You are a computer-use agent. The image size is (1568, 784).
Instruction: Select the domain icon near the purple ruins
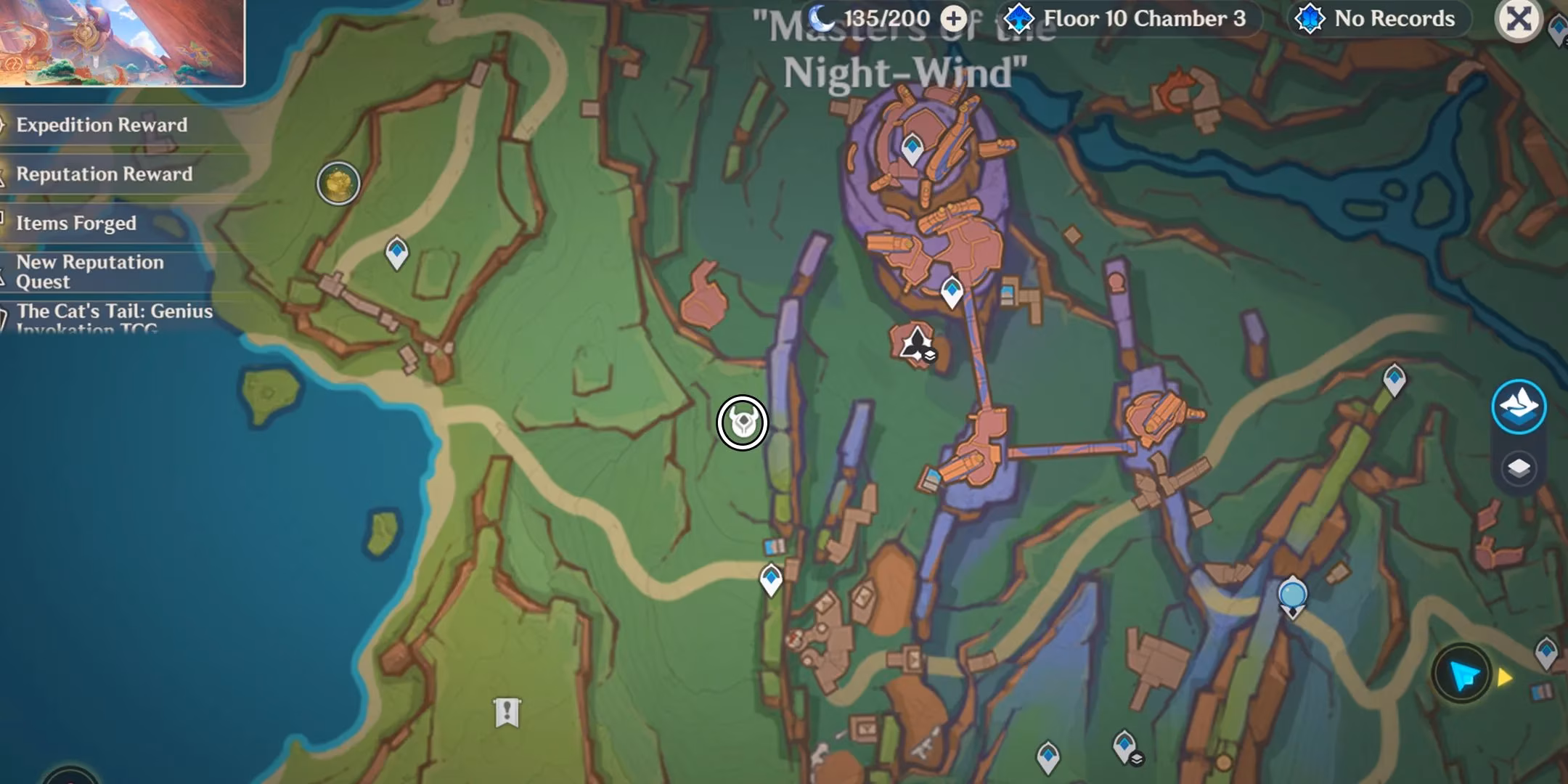(916, 341)
